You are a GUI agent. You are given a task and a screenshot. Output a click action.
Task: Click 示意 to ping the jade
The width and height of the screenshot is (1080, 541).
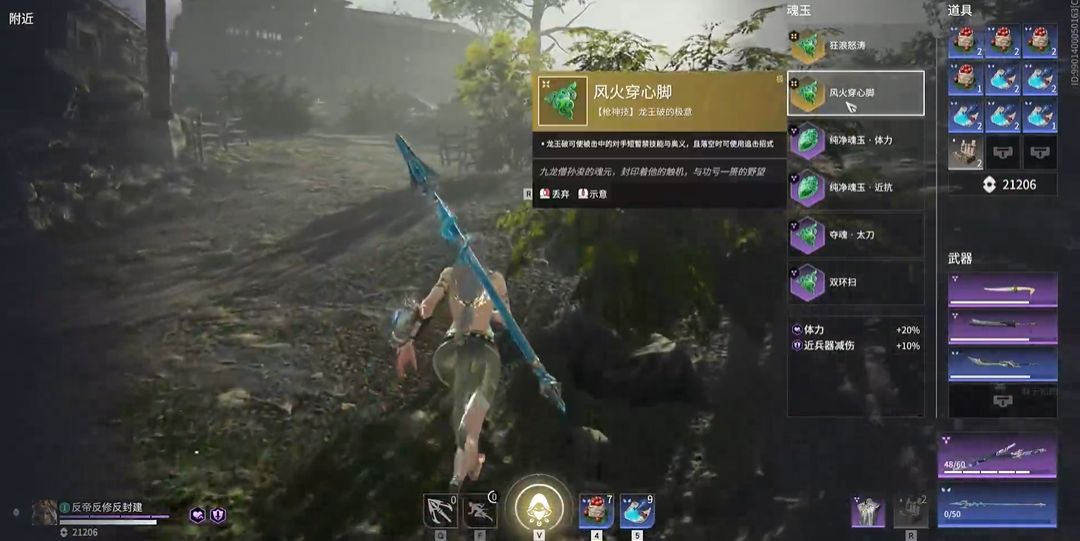coord(593,194)
